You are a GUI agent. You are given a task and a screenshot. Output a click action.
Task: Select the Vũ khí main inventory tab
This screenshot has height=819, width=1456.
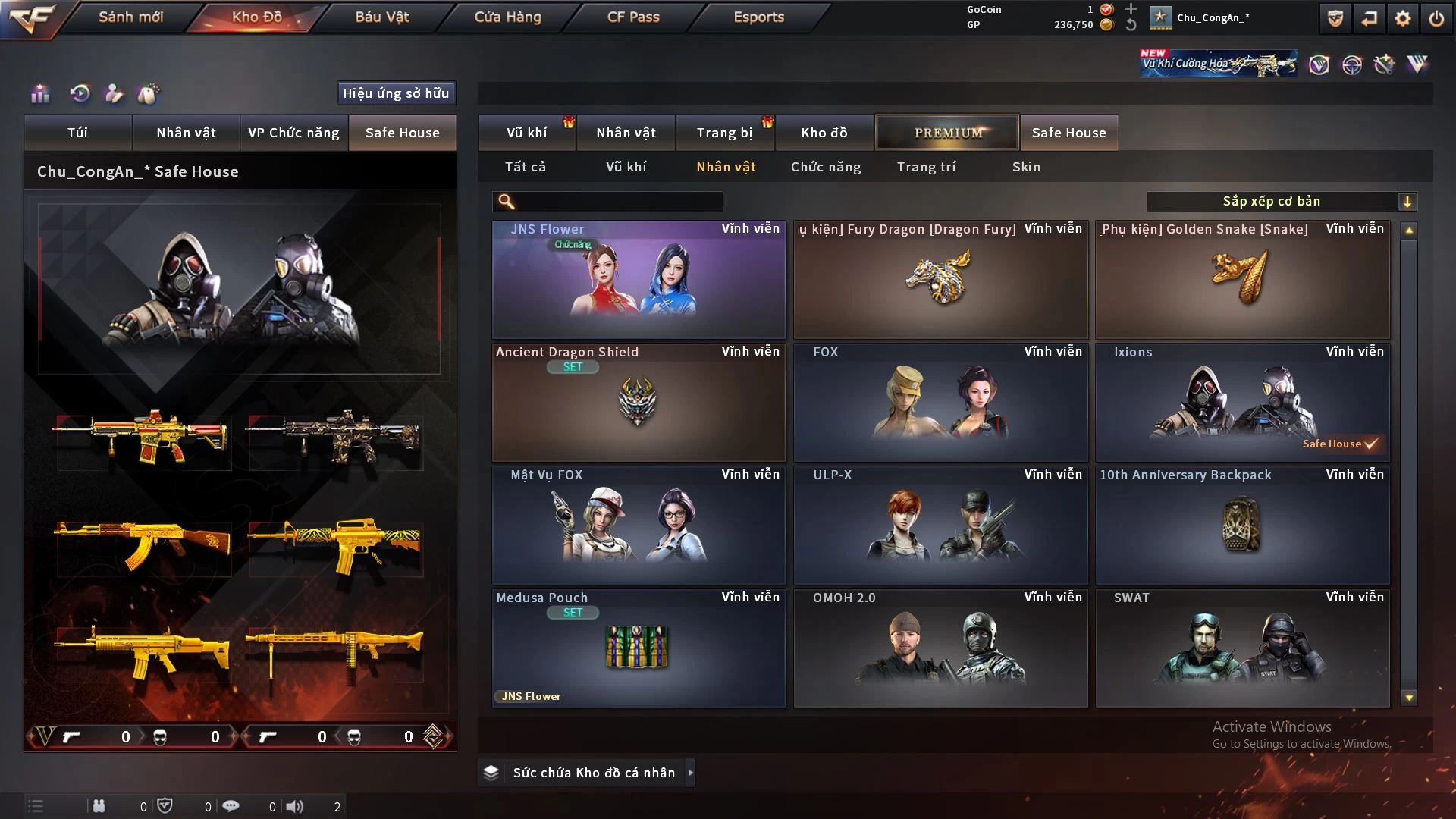(526, 133)
